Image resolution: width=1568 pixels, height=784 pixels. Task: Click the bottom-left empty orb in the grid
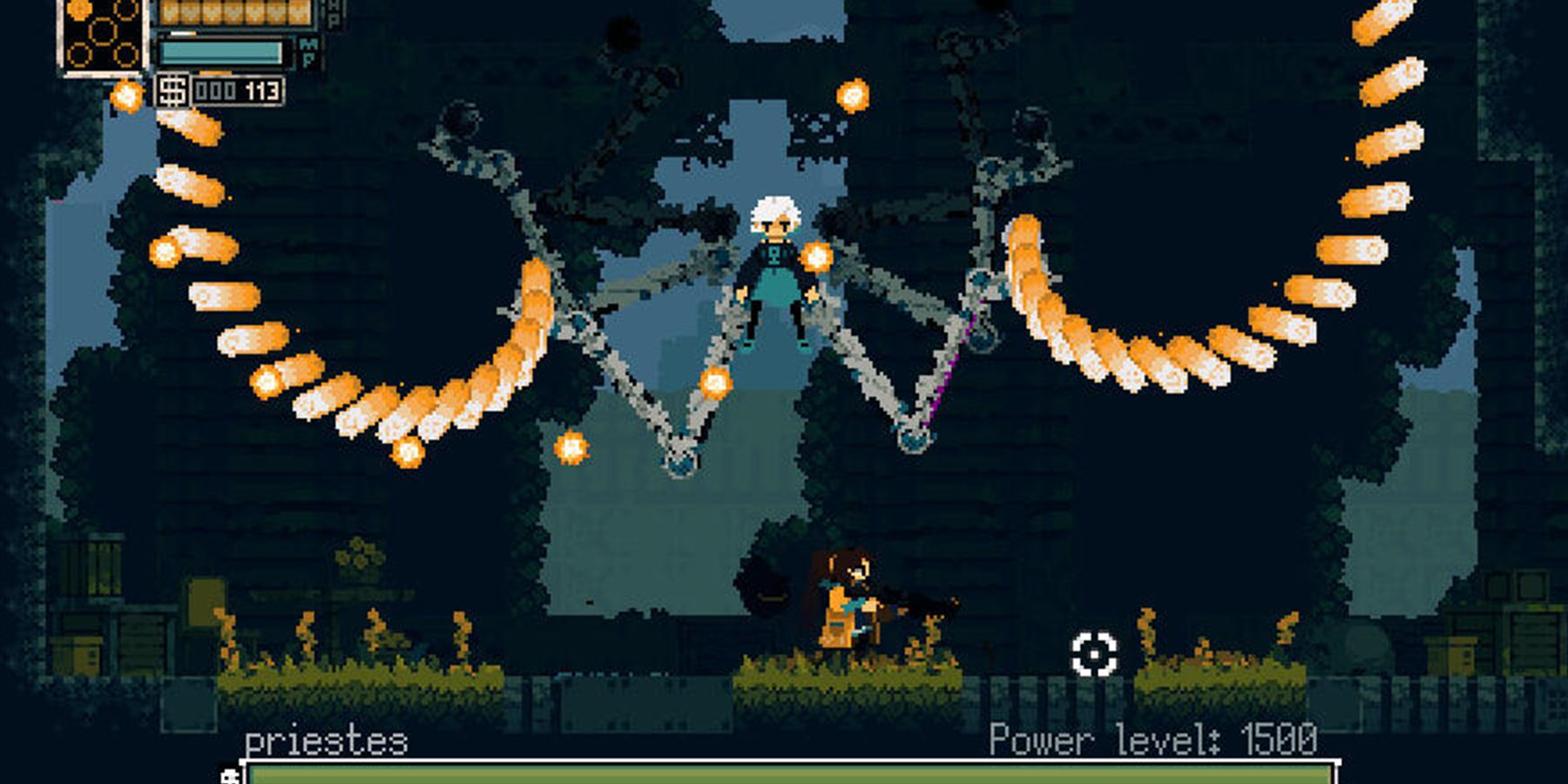click(x=79, y=54)
